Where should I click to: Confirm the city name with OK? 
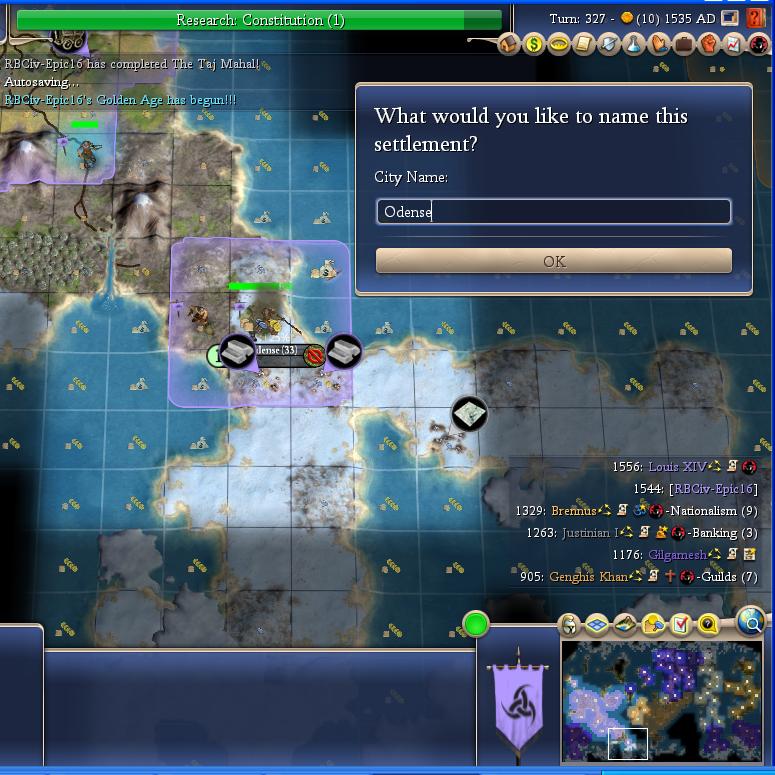coord(553,261)
